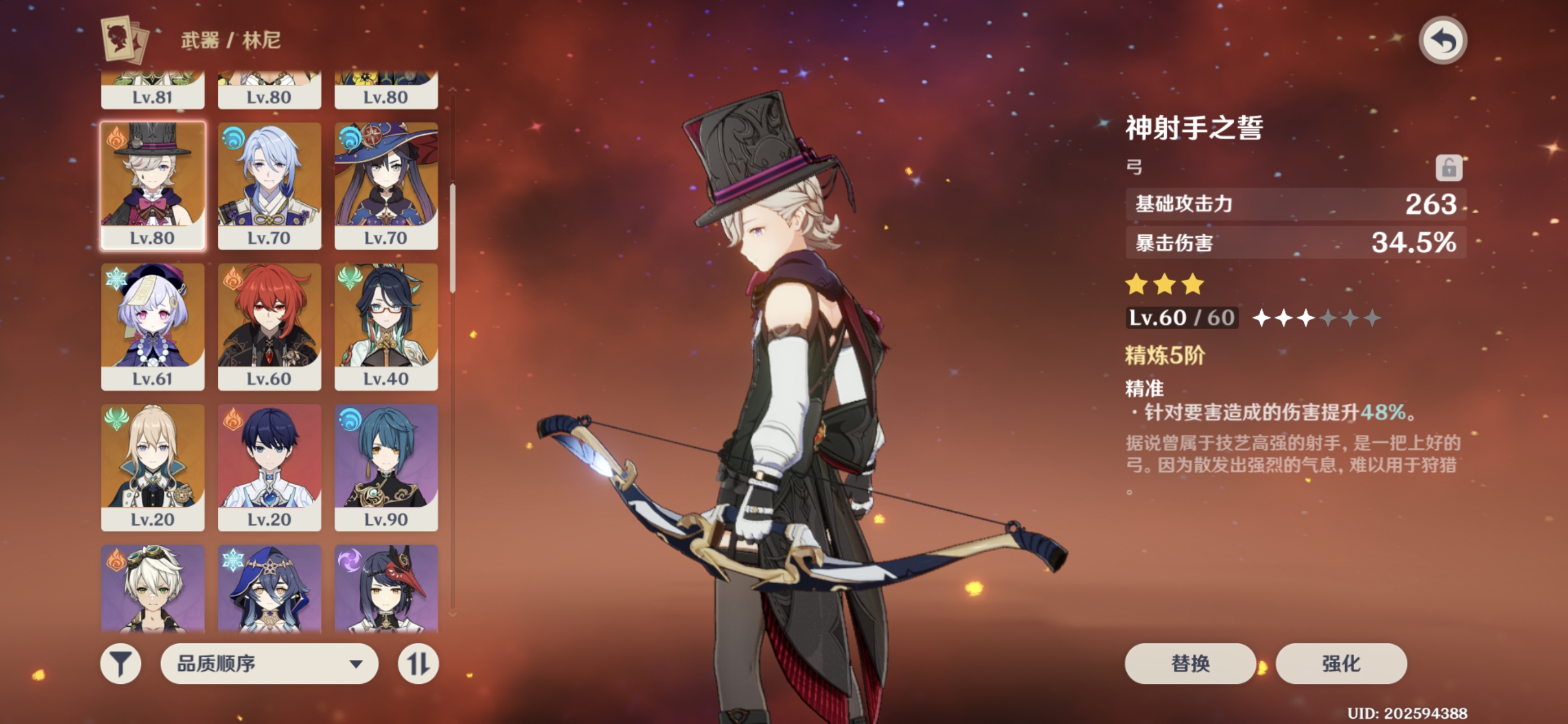
Task: Choose Ayato's Lv.70 portrait
Action: click(x=269, y=186)
